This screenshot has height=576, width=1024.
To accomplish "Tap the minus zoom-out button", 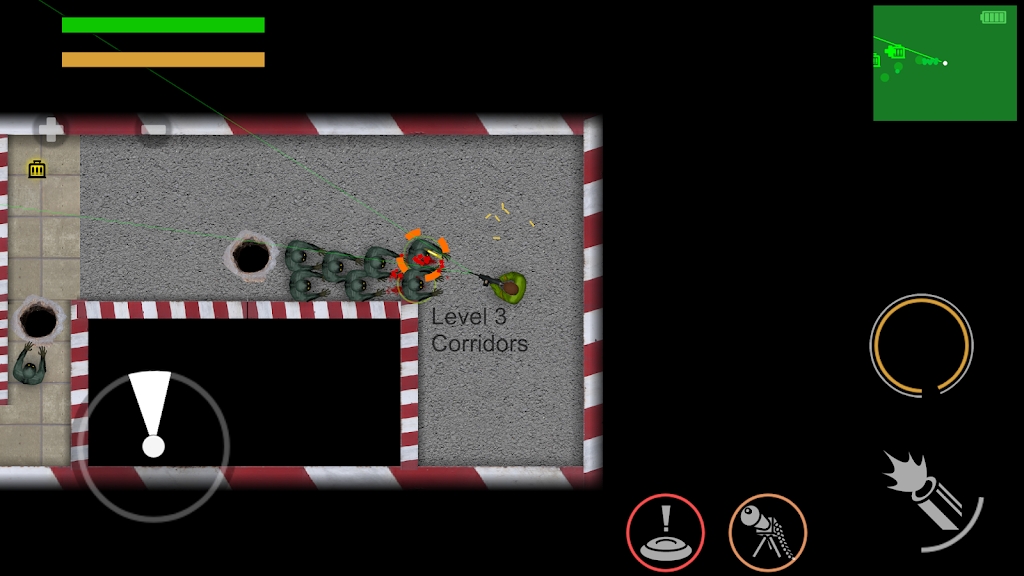I will 153,129.
